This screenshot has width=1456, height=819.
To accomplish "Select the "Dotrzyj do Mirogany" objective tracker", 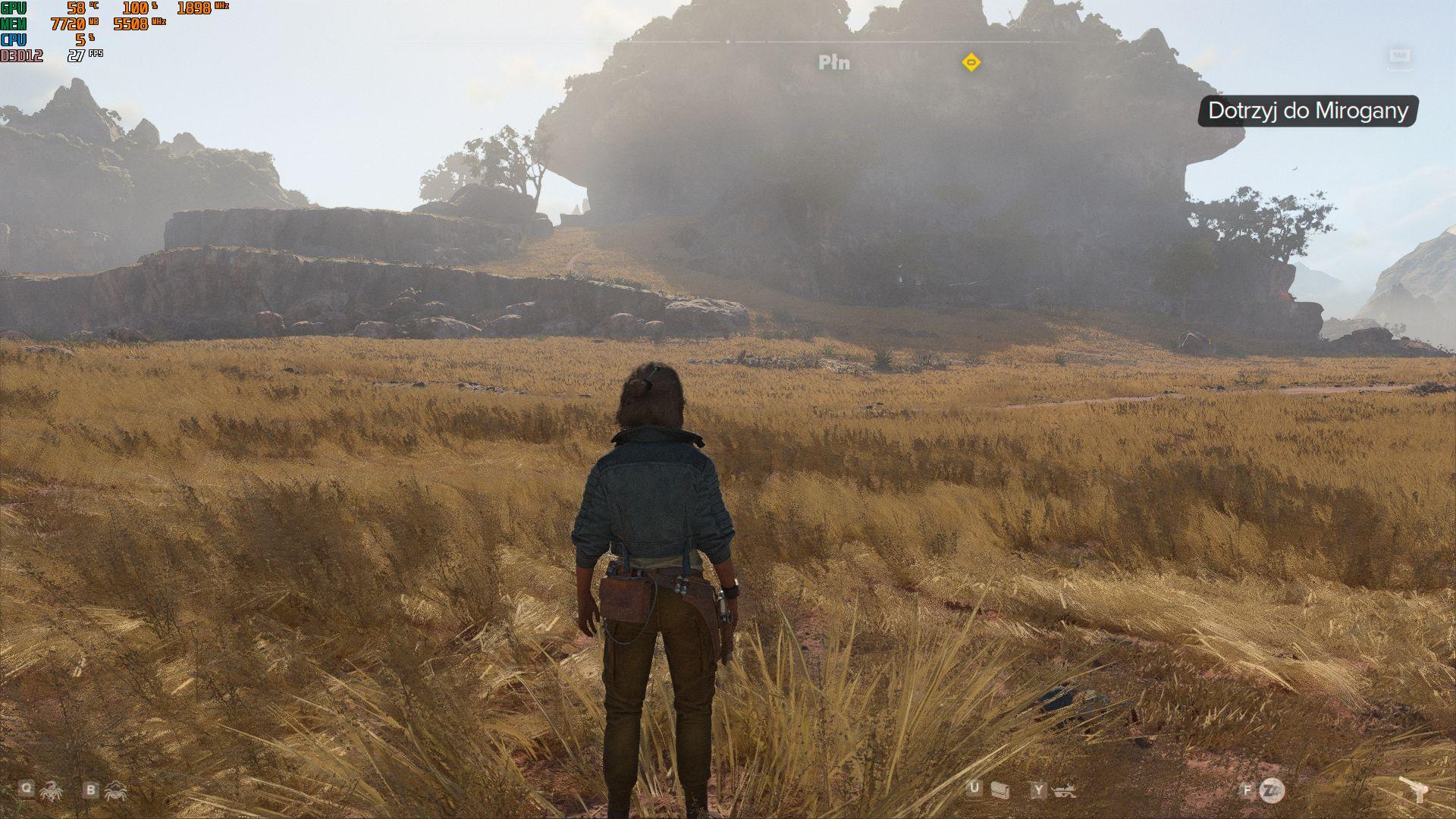I will tap(1307, 111).
